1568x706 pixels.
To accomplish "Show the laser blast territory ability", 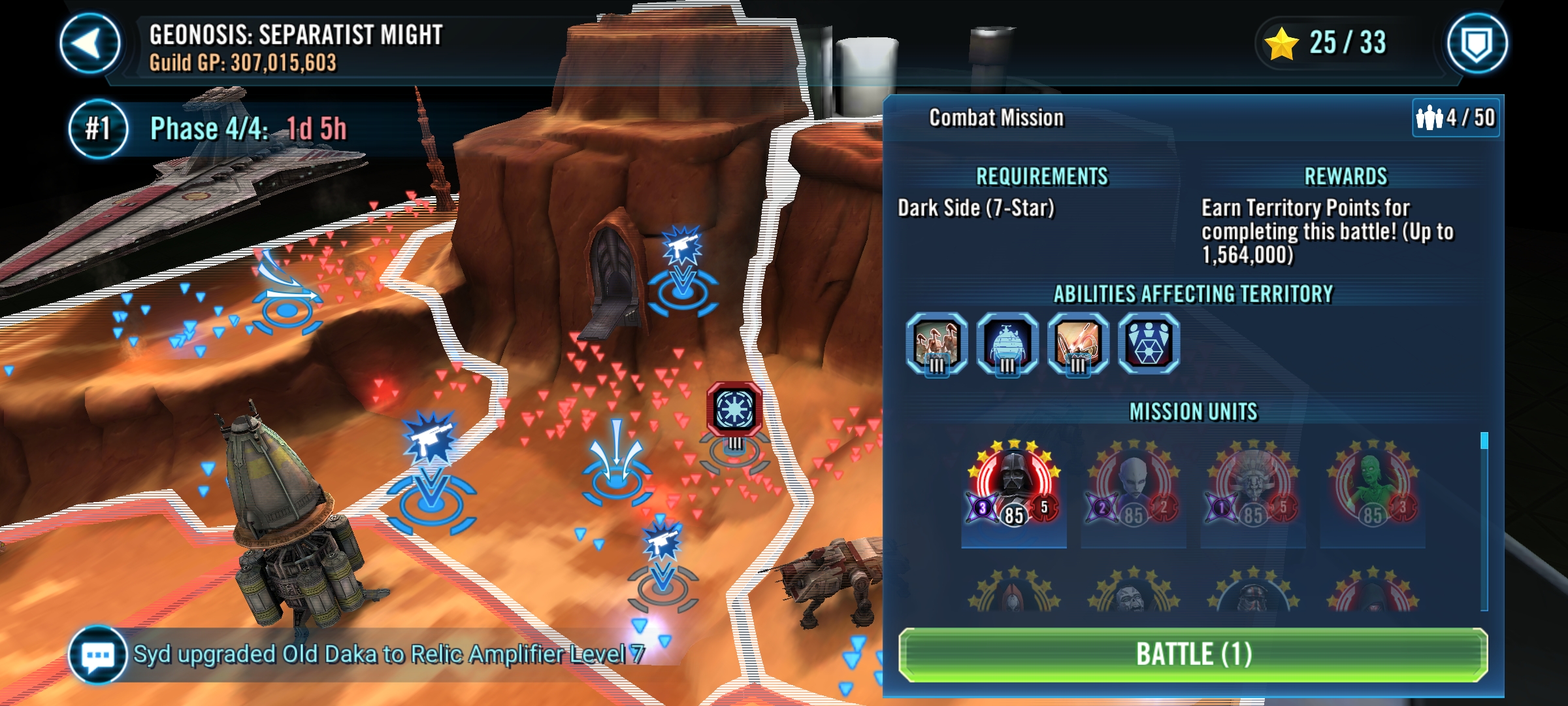I will coord(1077,343).
